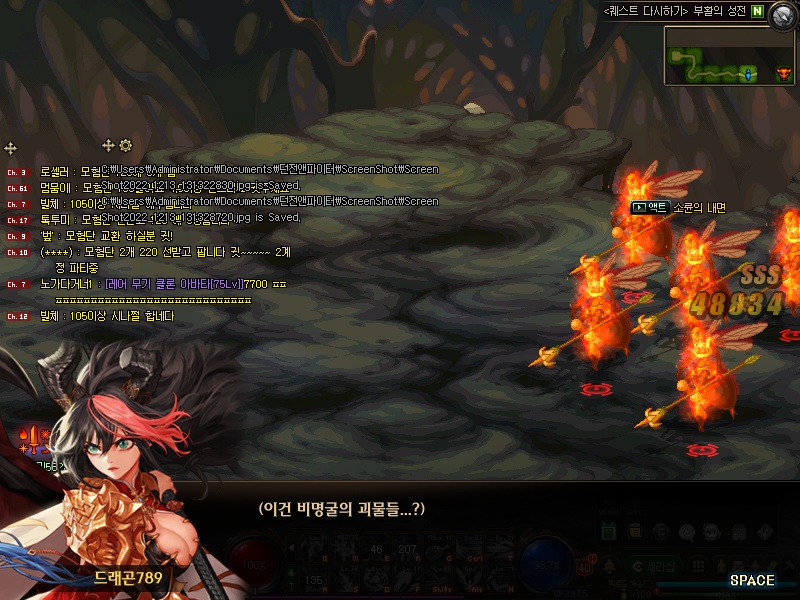Open the chat window gear settings
This screenshot has width=800, height=600.
[125, 146]
